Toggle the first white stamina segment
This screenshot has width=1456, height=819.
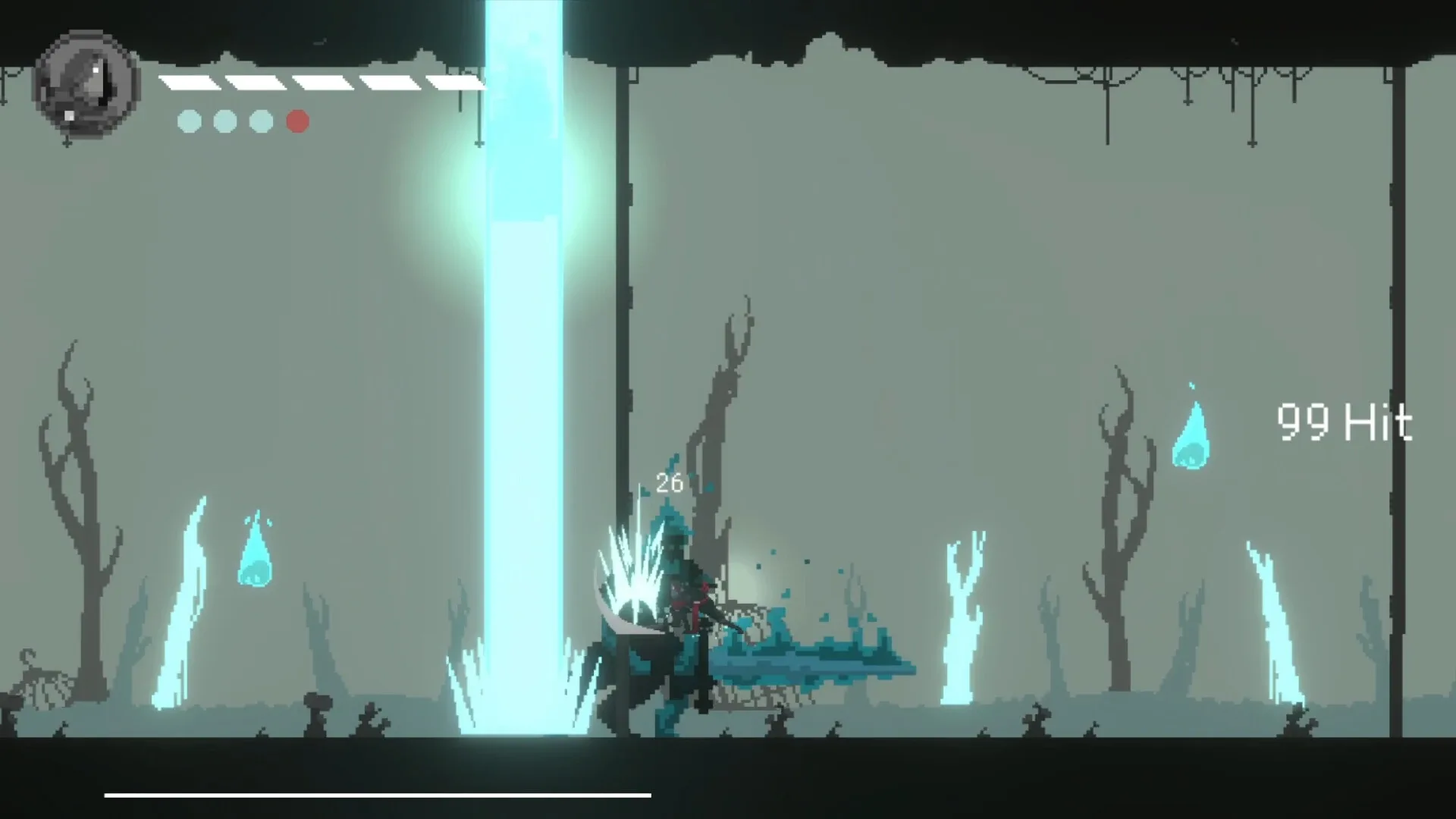tap(190, 81)
